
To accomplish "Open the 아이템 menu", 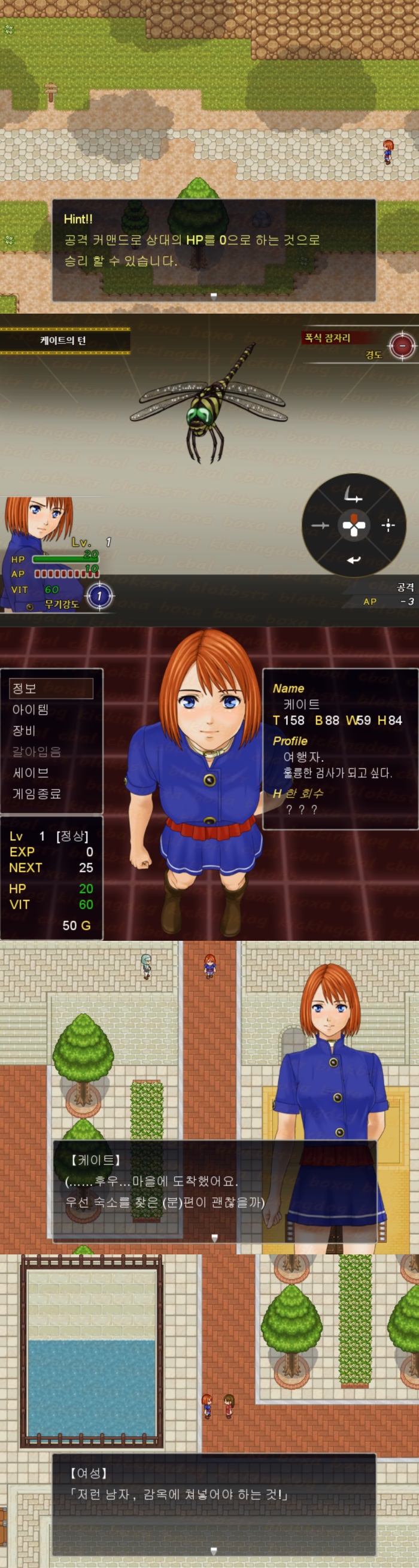I will coord(31,709).
